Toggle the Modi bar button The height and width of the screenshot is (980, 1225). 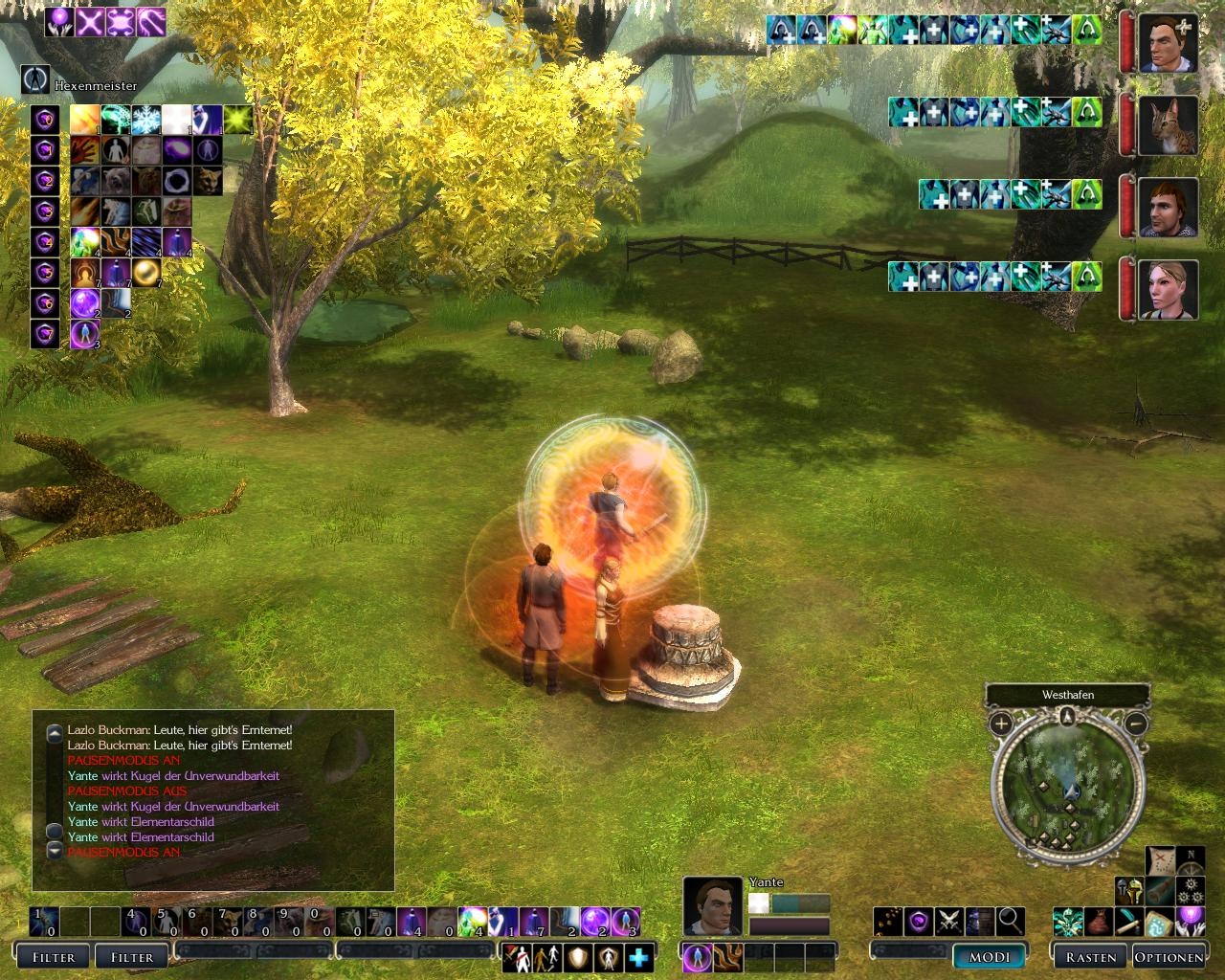click(990, 956)
